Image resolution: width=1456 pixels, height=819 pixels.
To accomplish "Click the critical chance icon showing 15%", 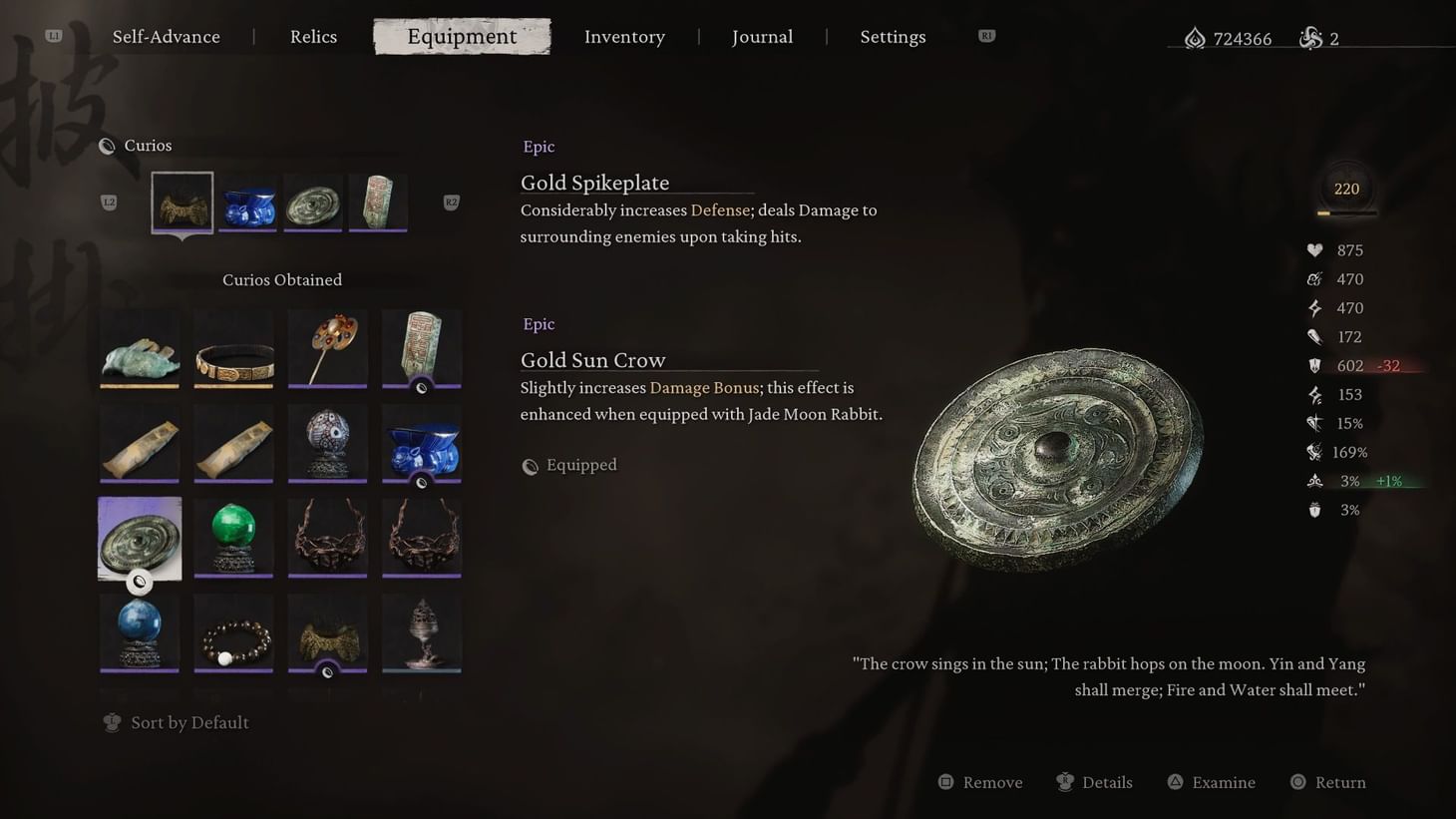I will [1313, 423].
